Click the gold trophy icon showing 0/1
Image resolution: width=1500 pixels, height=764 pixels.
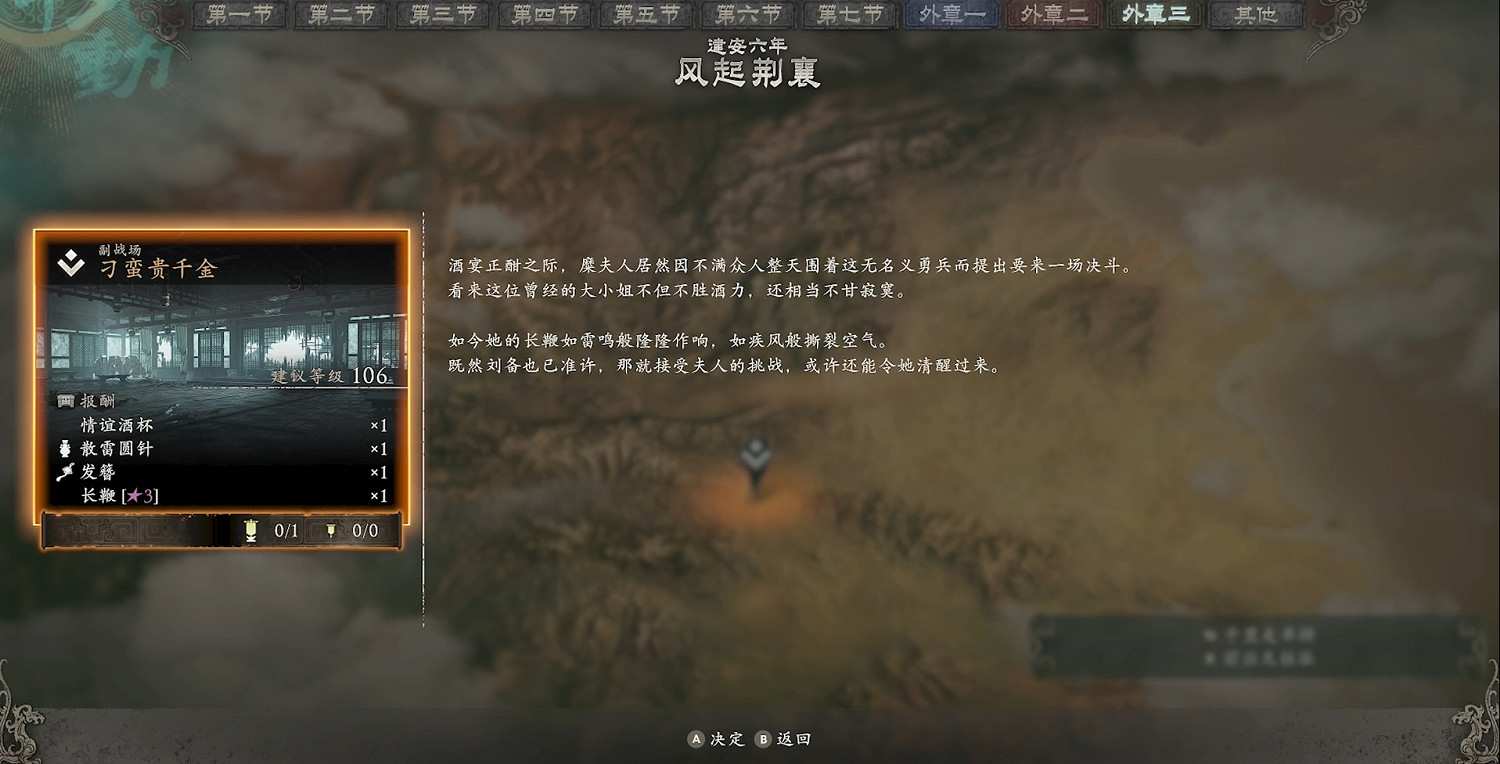(x=250, y=532)
